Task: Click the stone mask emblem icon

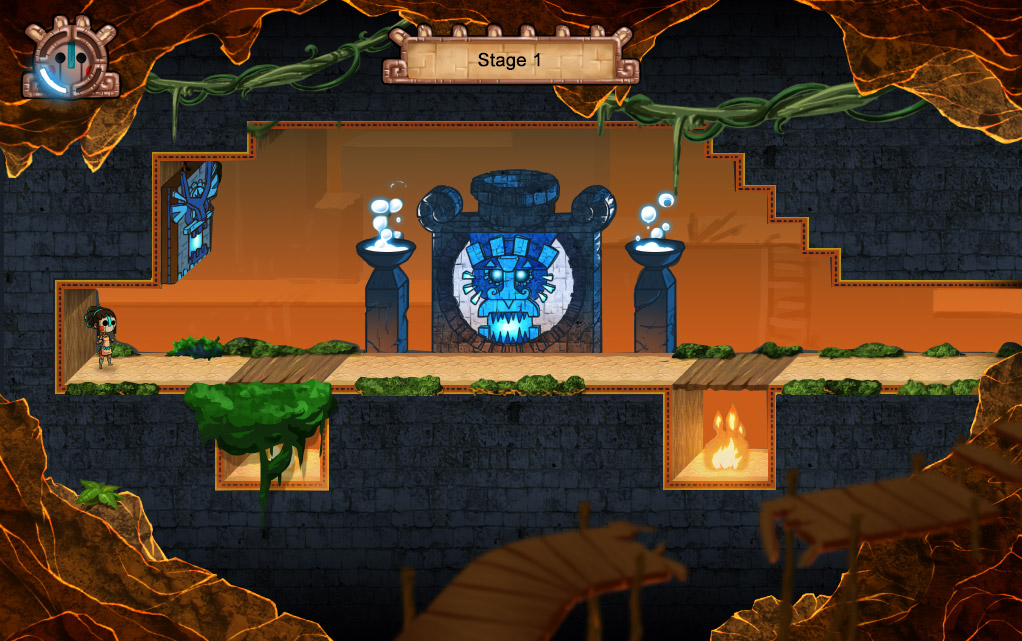Action: point(70,60)
